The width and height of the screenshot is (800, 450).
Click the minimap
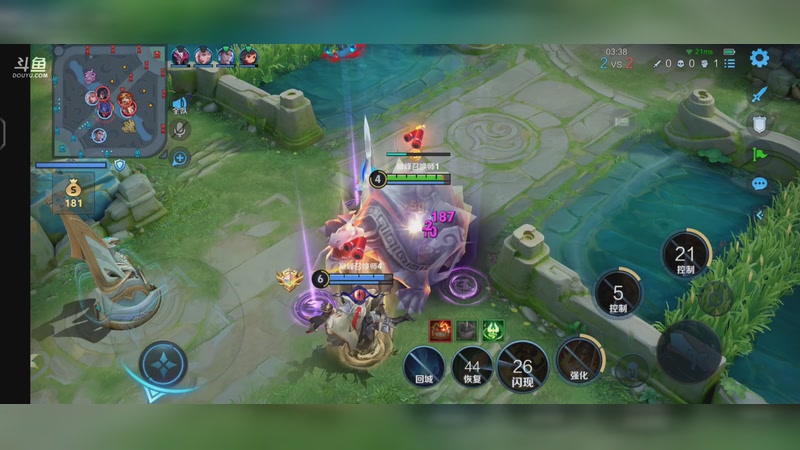[x=108, y=98]
